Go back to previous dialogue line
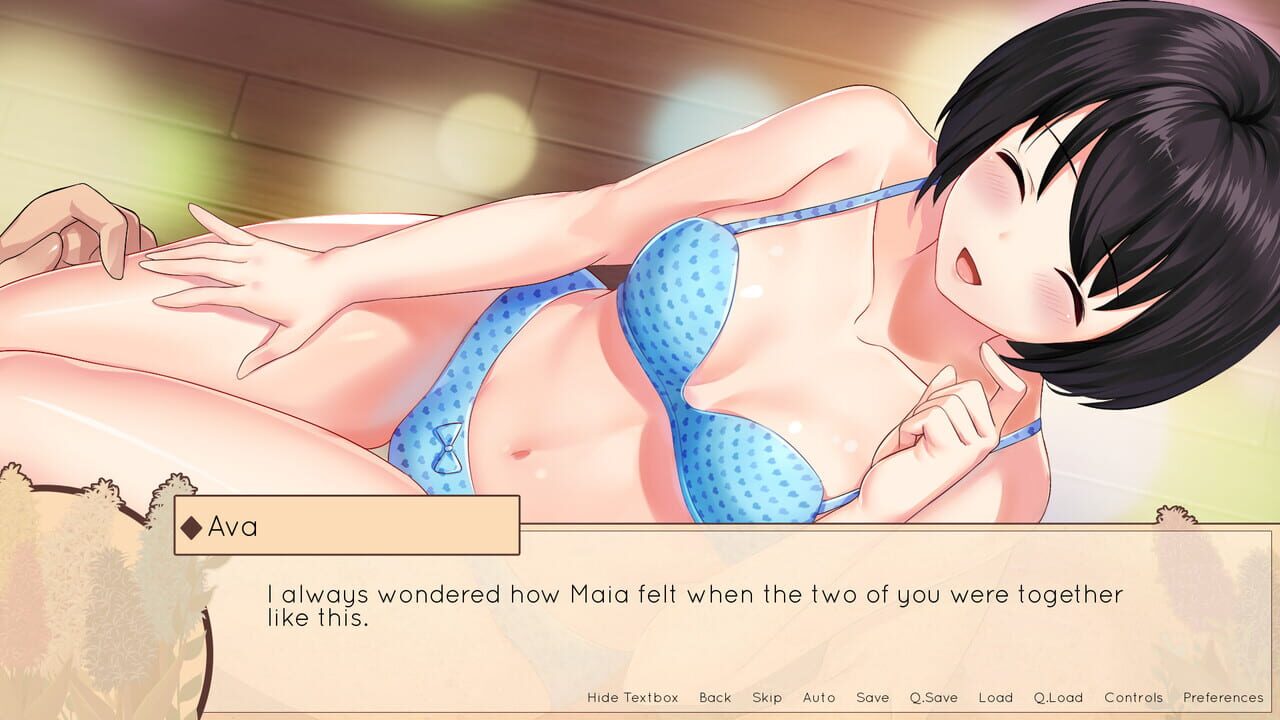 715,697
